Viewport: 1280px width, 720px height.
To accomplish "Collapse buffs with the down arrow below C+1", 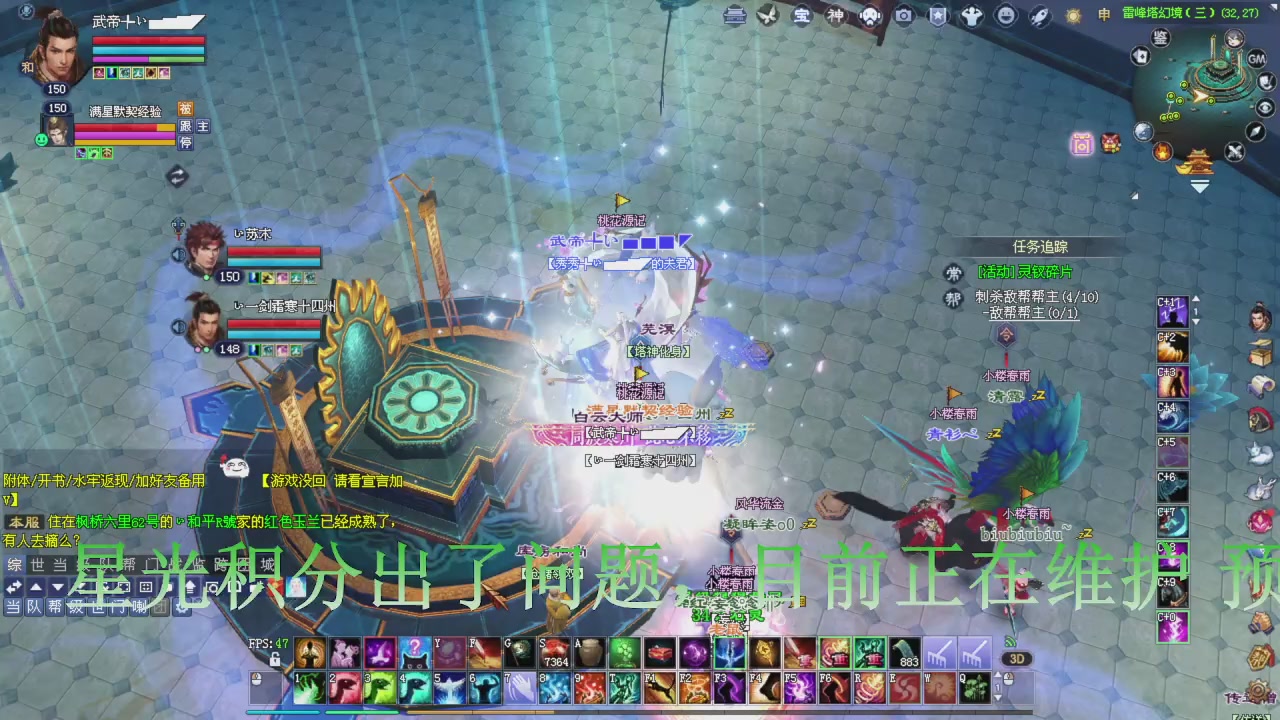I will tap(1196, 322).
